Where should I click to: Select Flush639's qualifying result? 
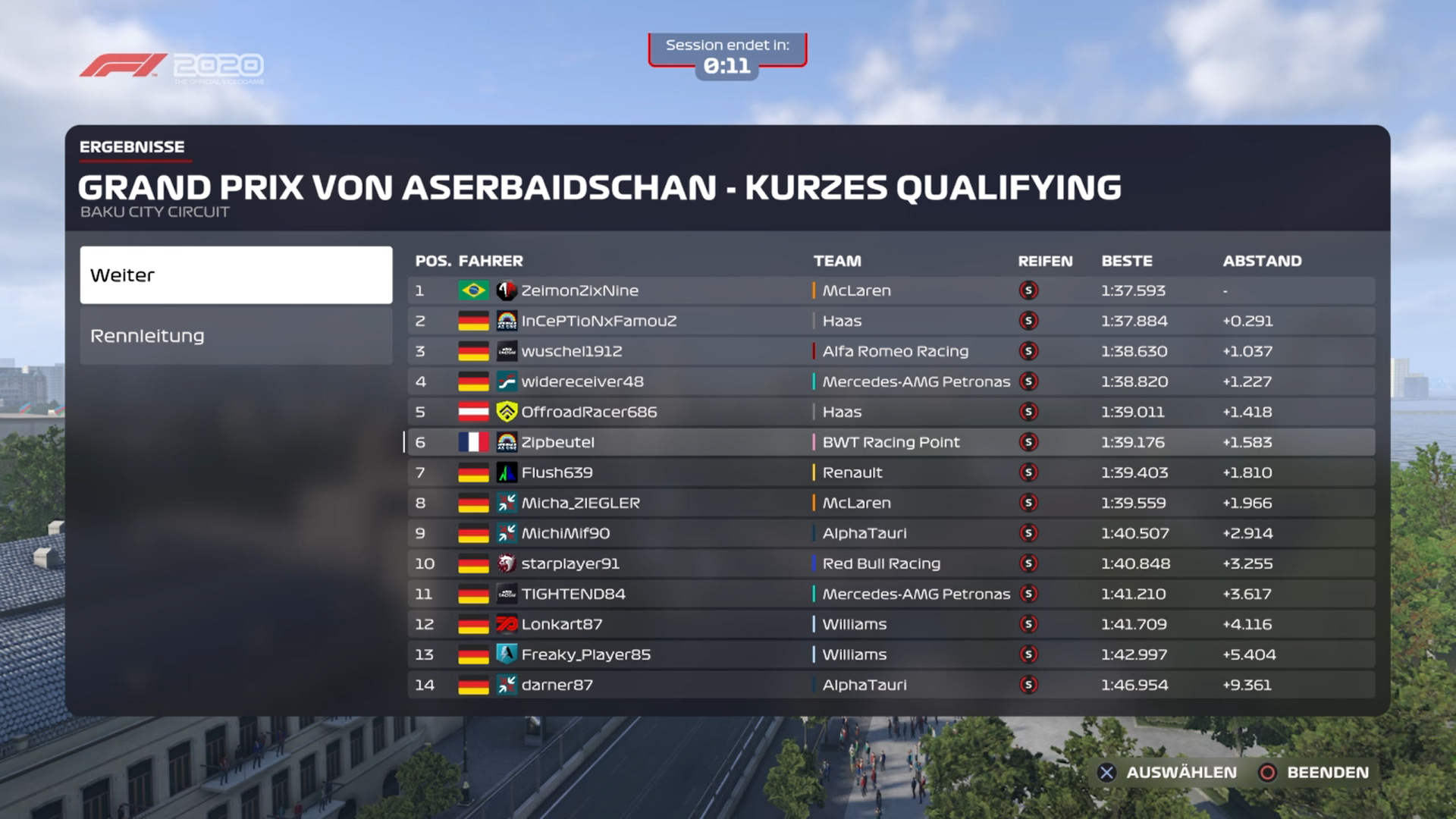pos(890,472)
